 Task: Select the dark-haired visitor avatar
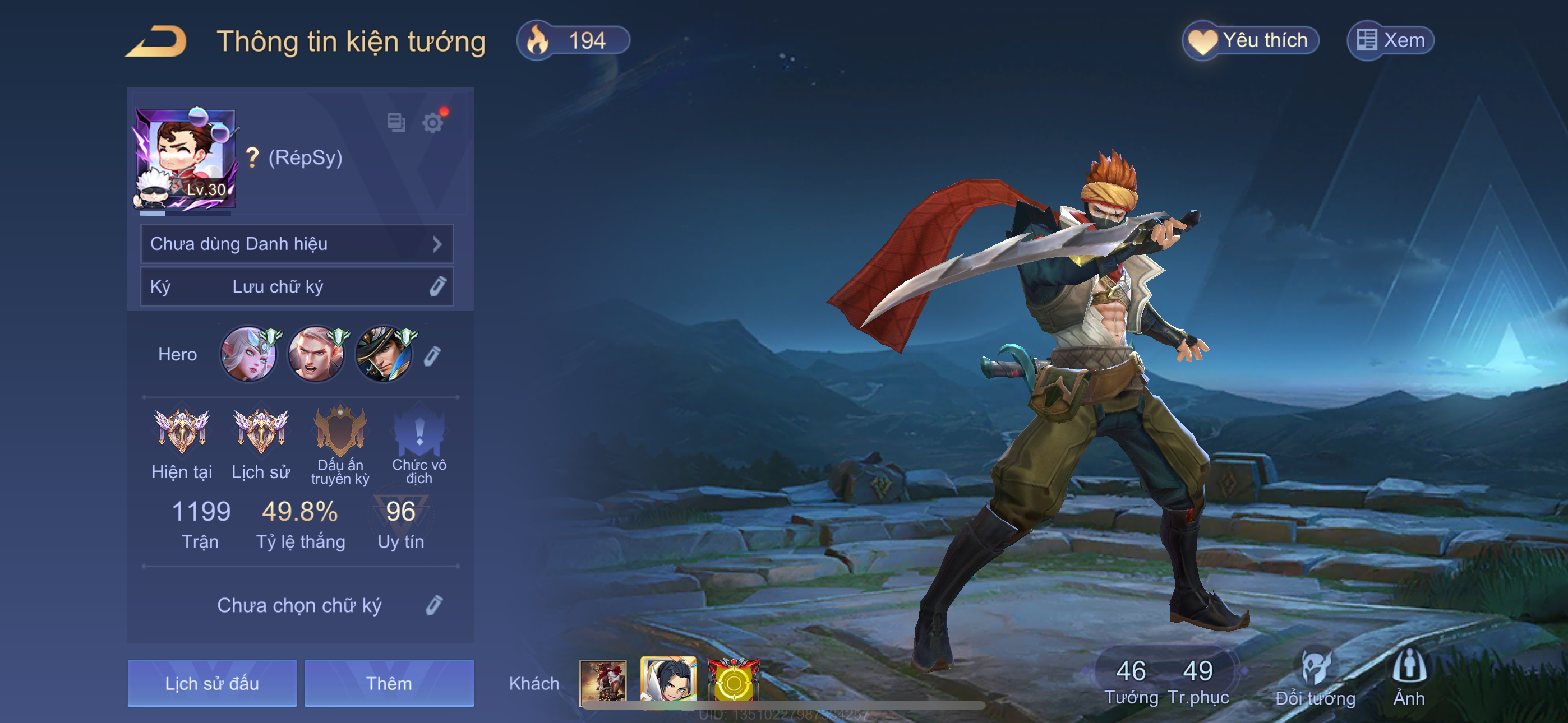(668, 681)
